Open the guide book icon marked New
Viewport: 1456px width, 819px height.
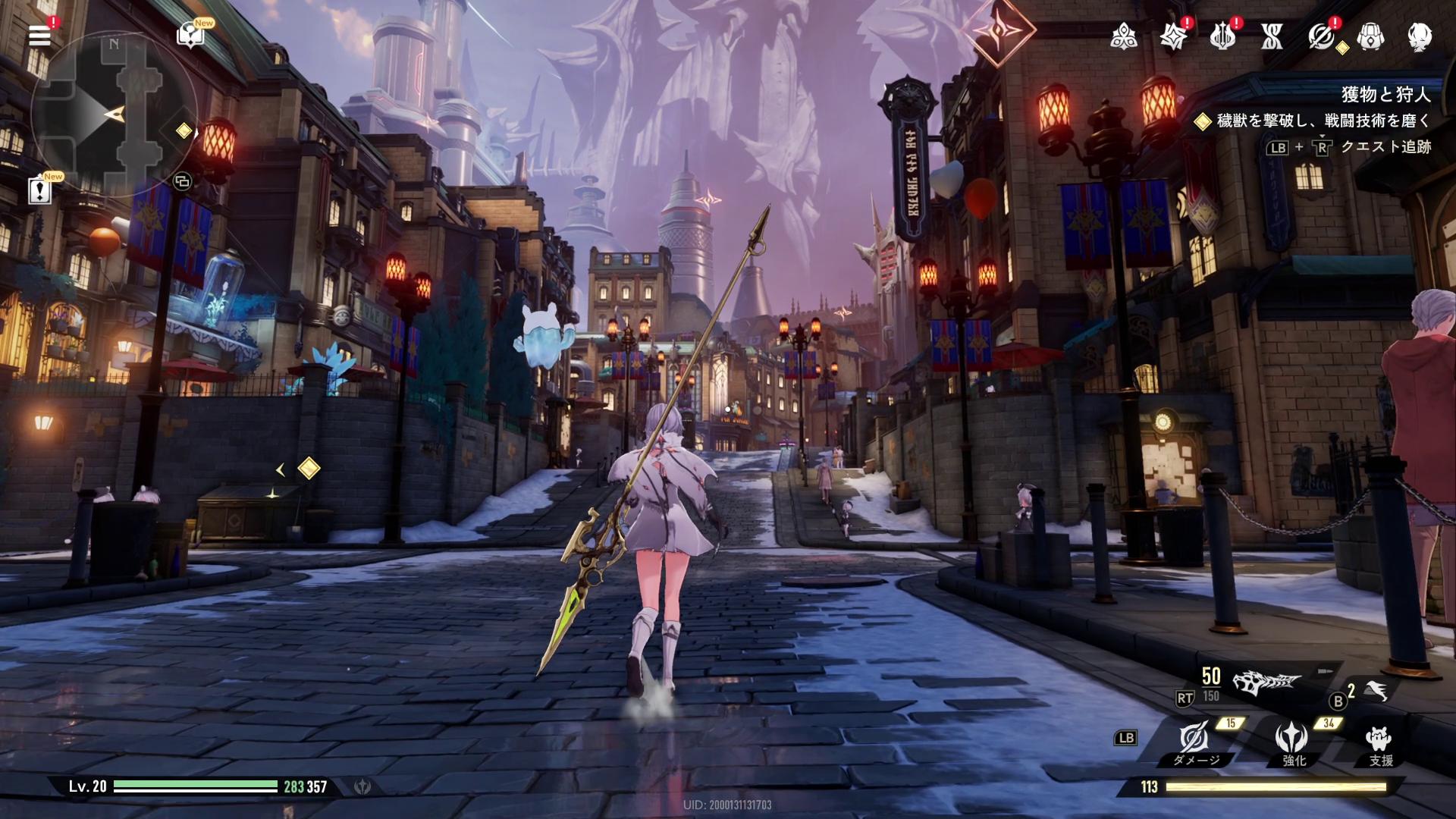point(190,35)
